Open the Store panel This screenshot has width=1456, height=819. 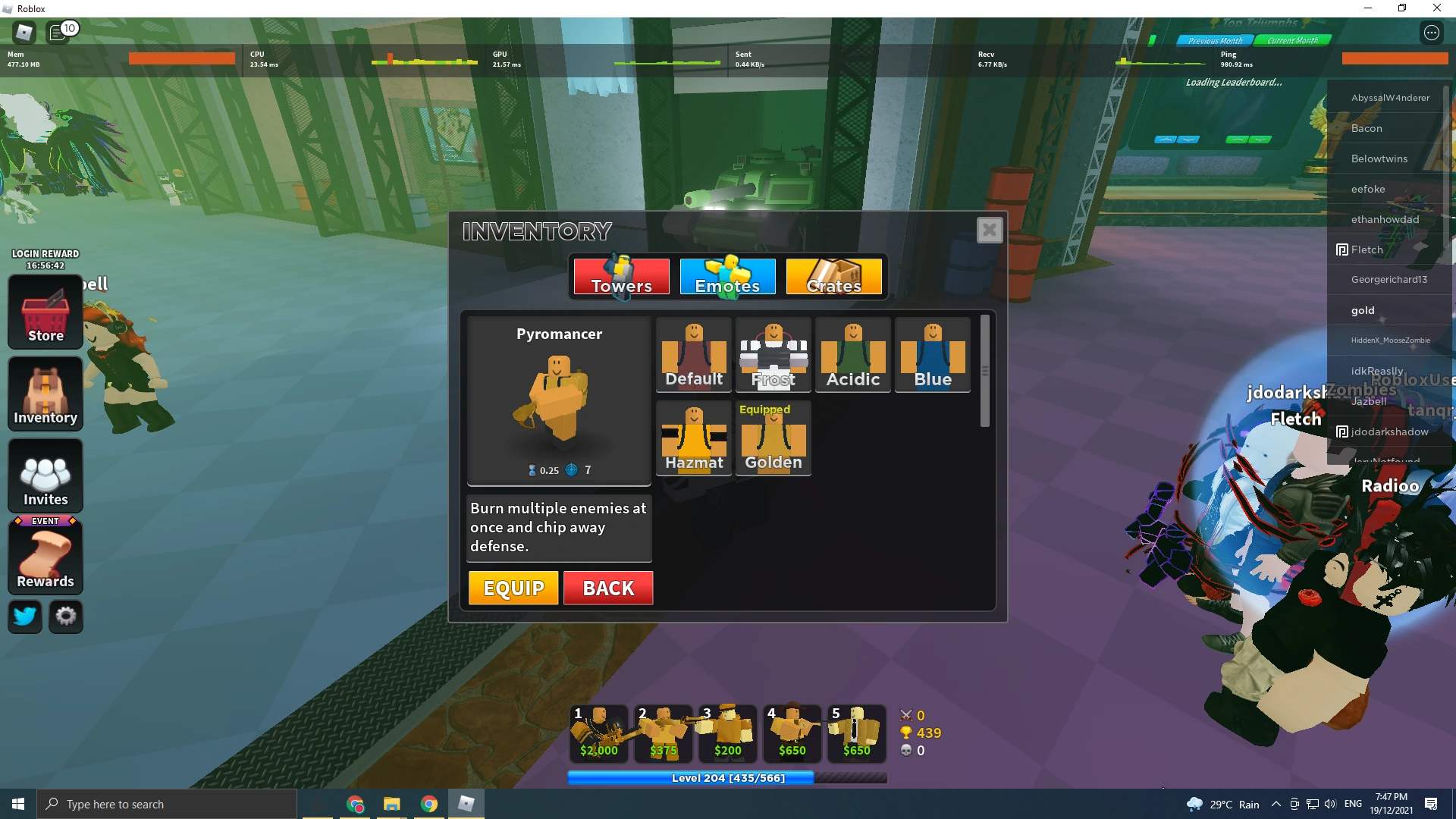[45, 312]
